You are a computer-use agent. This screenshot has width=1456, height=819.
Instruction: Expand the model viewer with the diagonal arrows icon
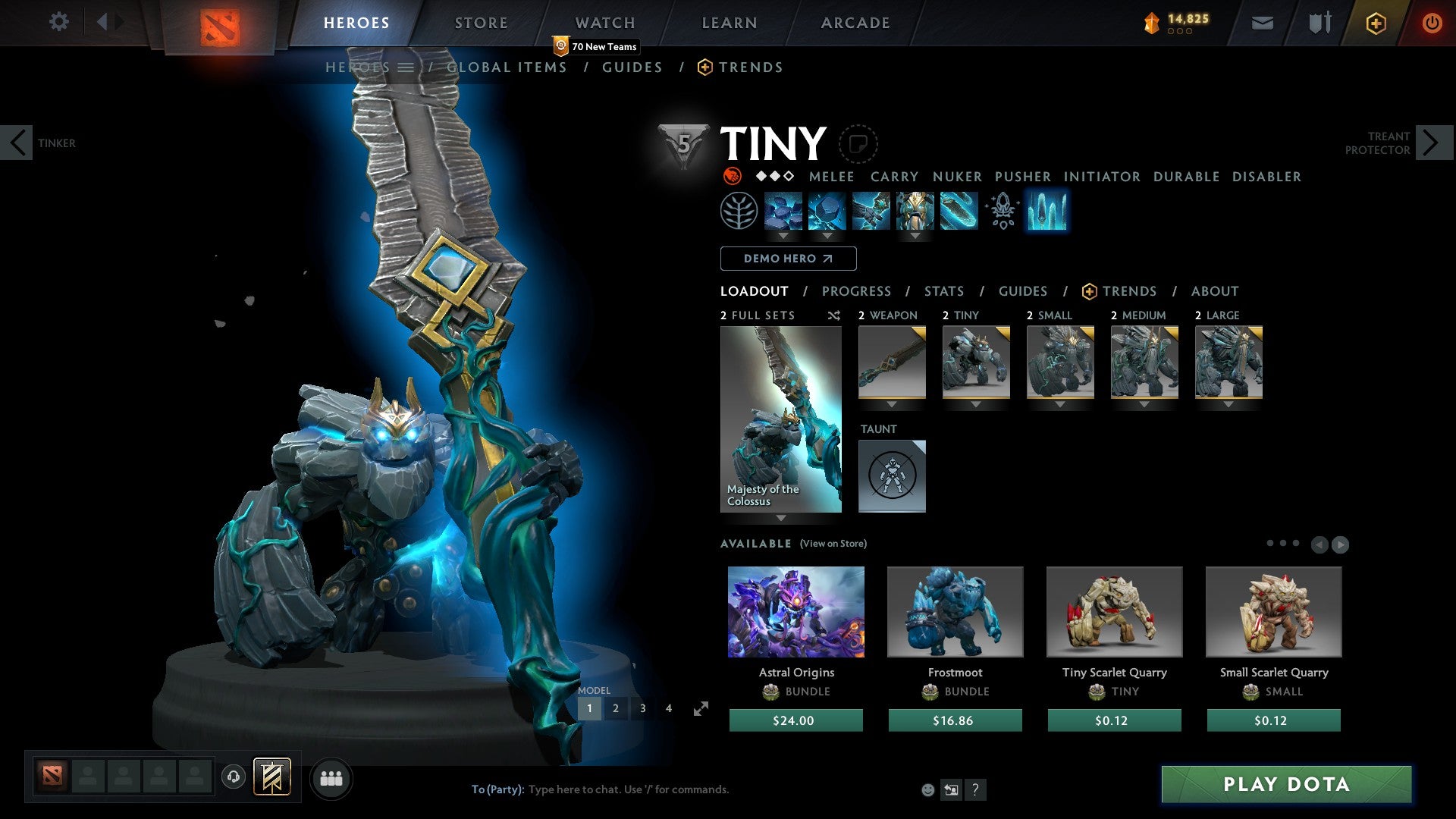(698, 709)
